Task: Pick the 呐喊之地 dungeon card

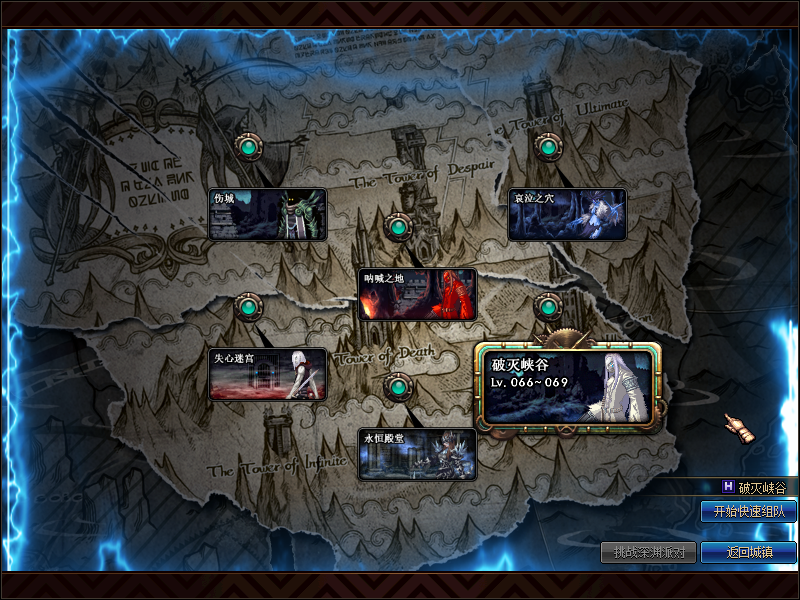Action: 417,294
